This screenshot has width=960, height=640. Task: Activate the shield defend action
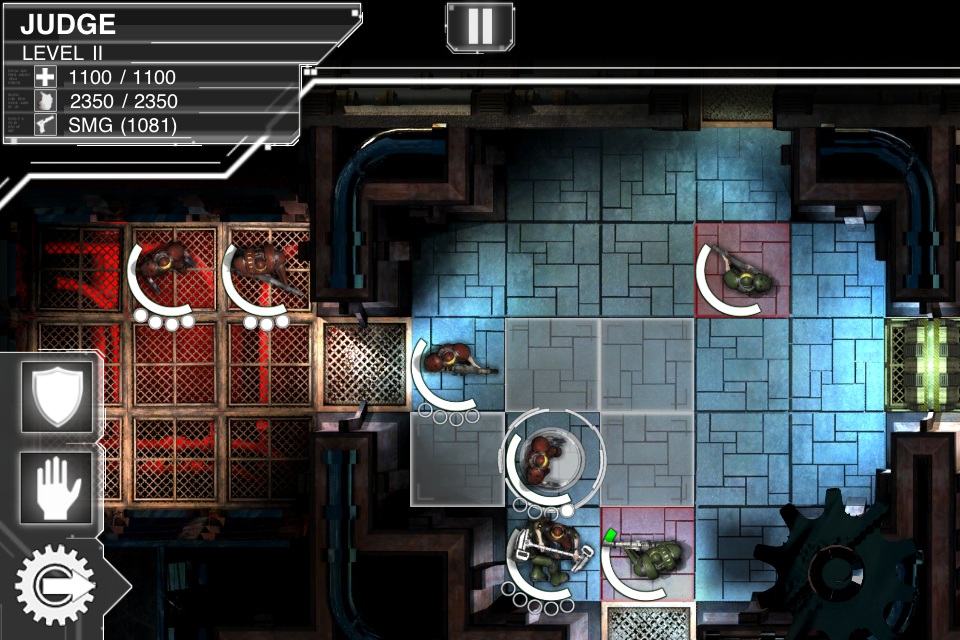pyautogui.click(x=57, y=396)
